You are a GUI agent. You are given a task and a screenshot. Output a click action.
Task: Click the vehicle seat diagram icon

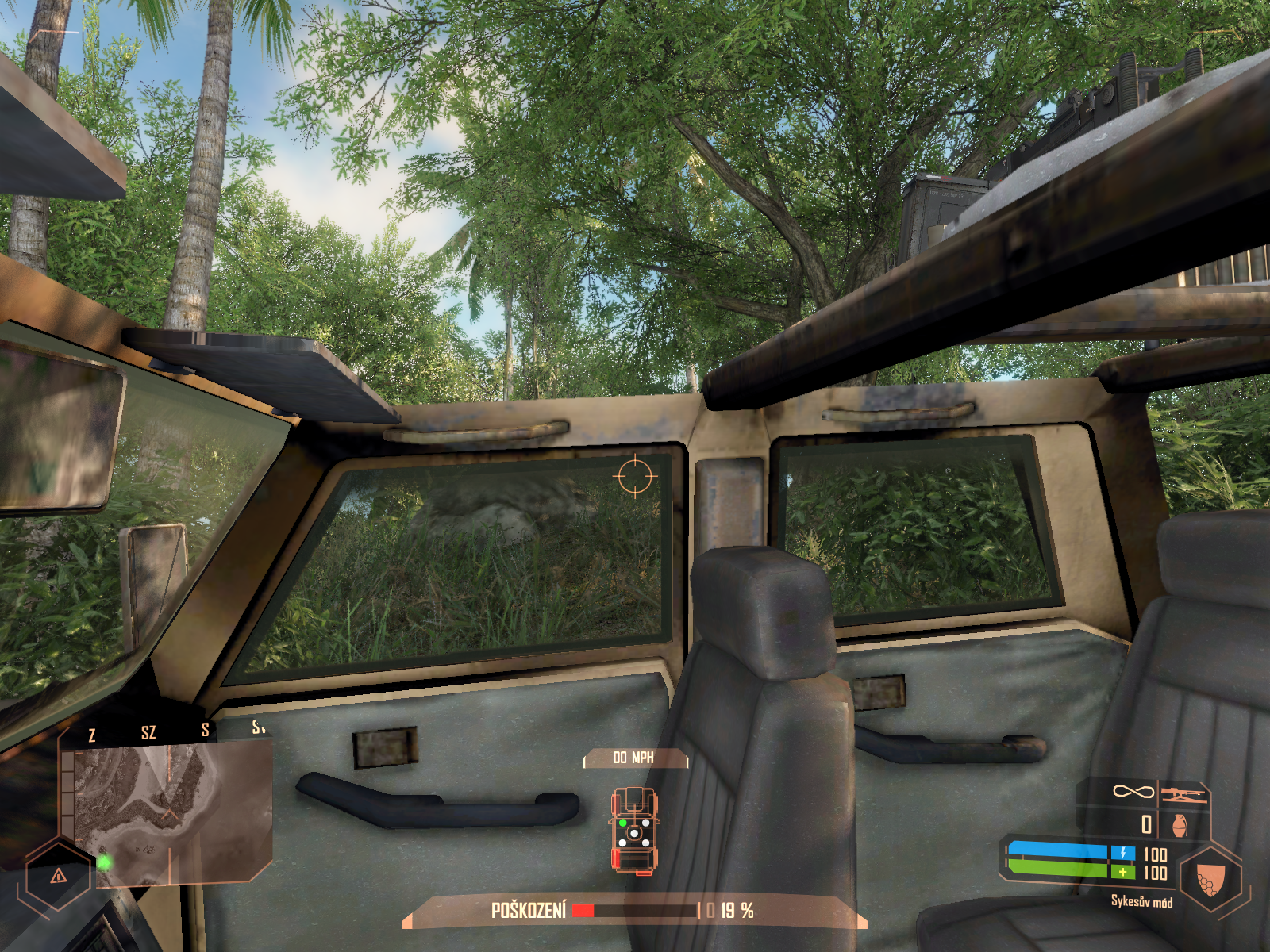click(633, 830)
